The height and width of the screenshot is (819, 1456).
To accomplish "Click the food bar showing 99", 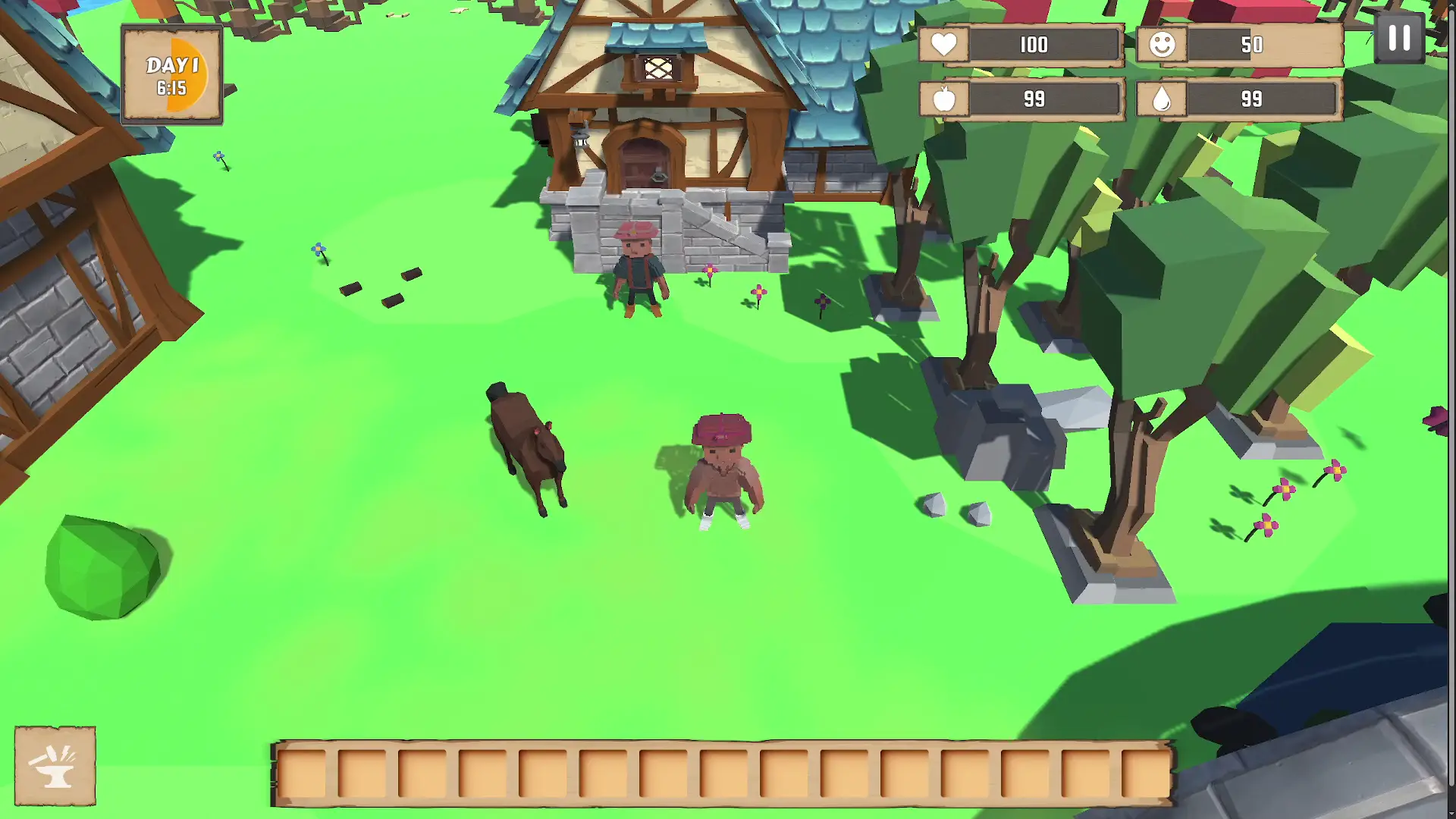I will 1034,99.
